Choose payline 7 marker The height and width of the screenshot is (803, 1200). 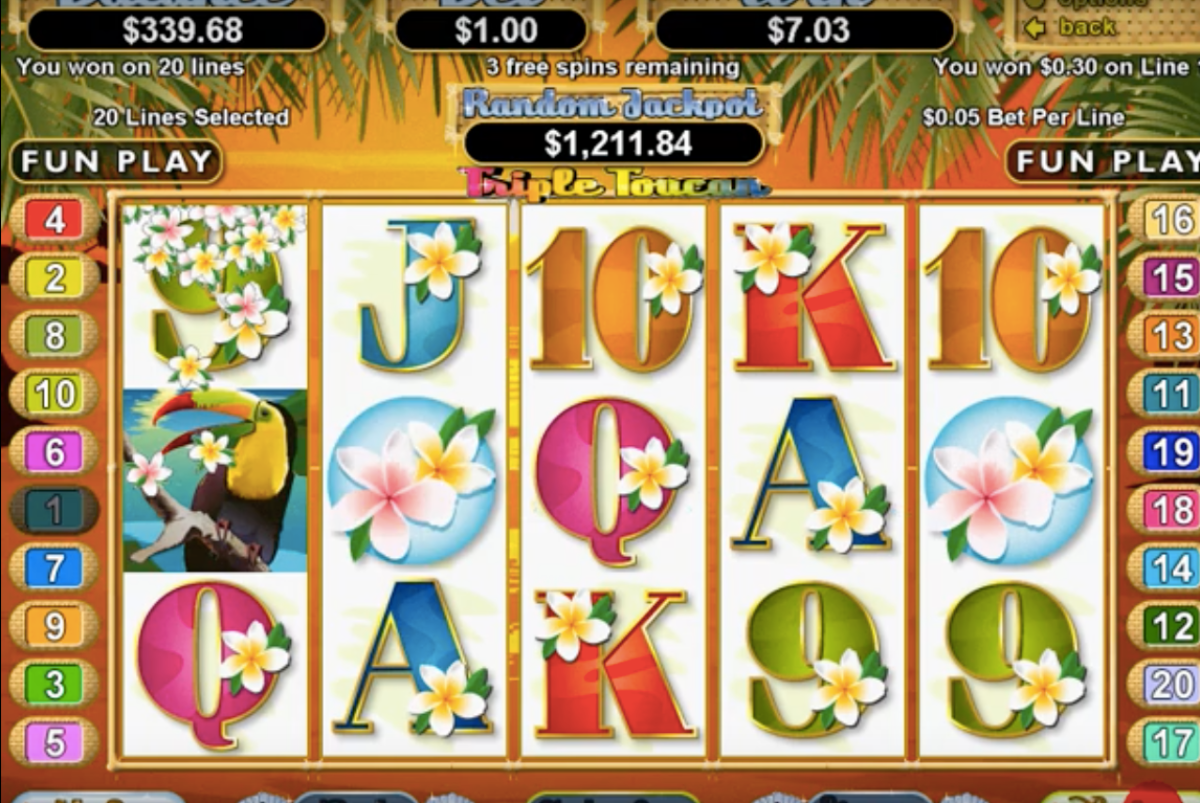tap(55, 568)
